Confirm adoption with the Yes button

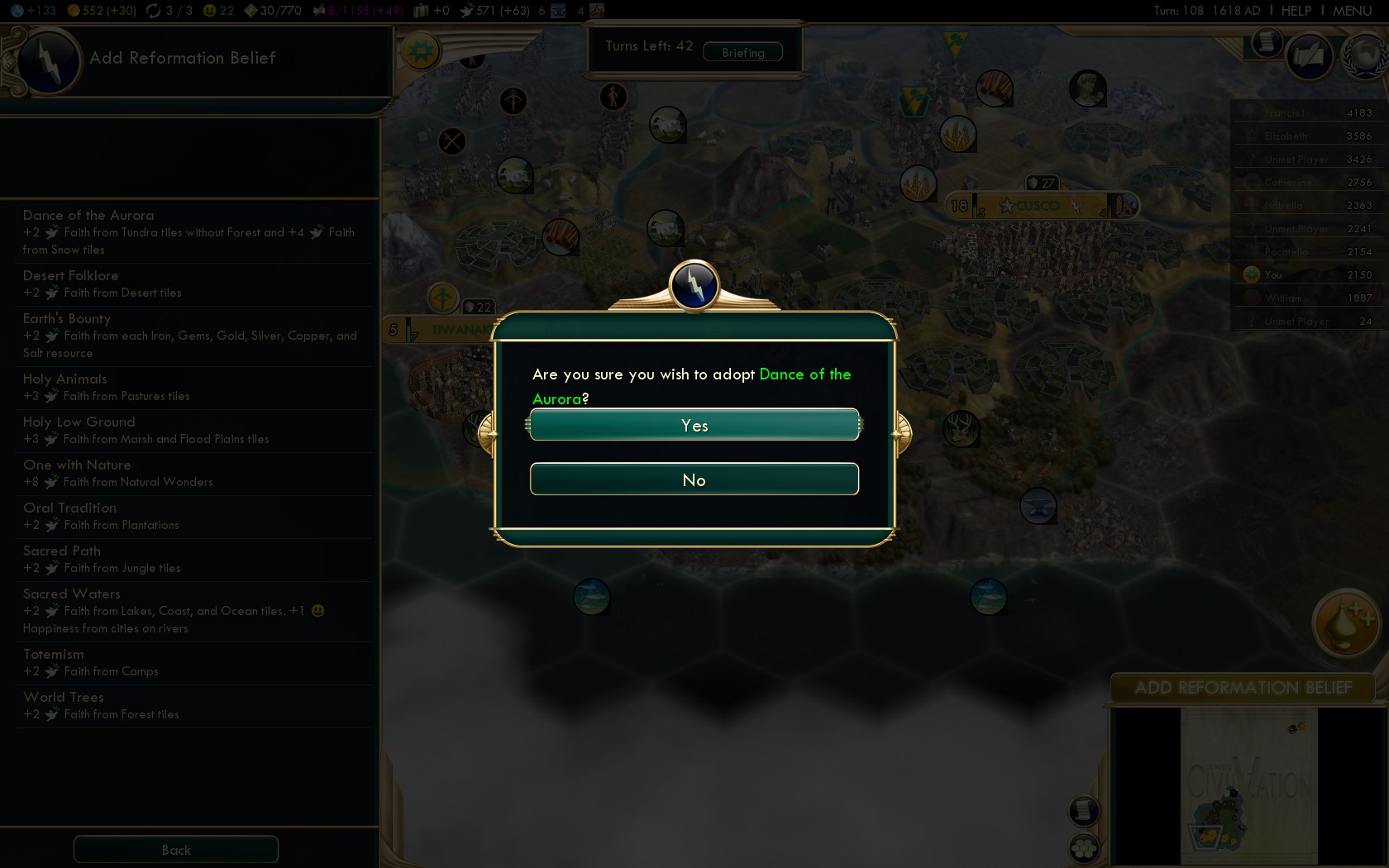click(x=694, y=425)
